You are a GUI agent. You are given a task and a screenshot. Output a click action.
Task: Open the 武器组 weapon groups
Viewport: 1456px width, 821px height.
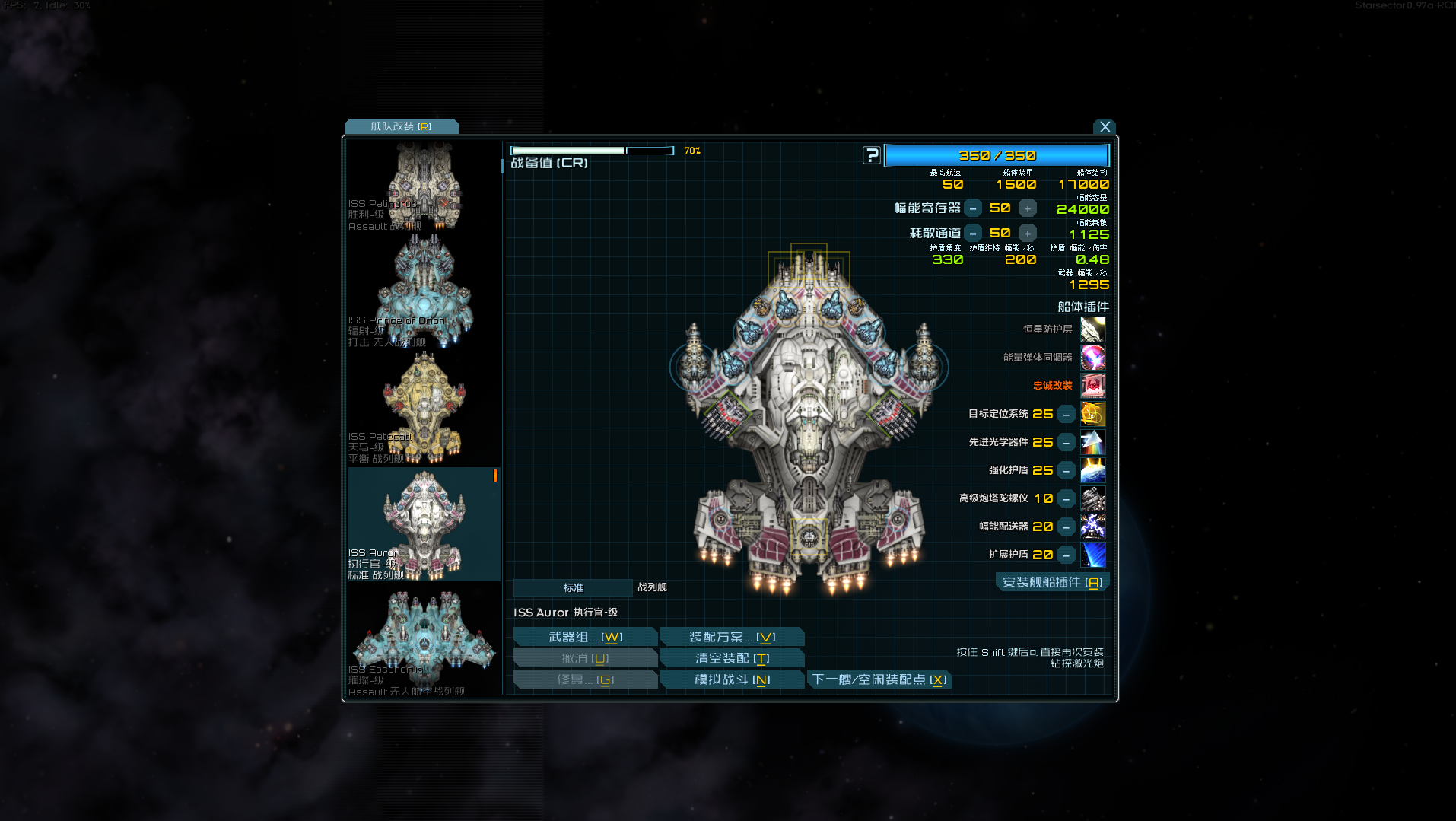pyautogui.click(x=585, y=637)
